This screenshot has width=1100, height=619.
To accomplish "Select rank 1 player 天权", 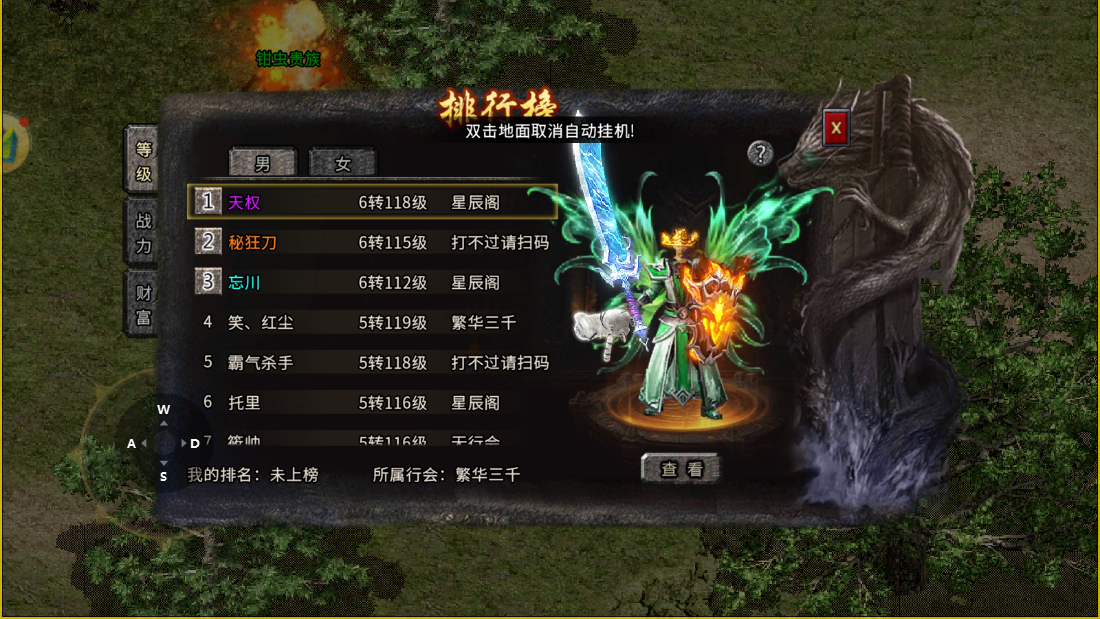I will coord(372,202).
